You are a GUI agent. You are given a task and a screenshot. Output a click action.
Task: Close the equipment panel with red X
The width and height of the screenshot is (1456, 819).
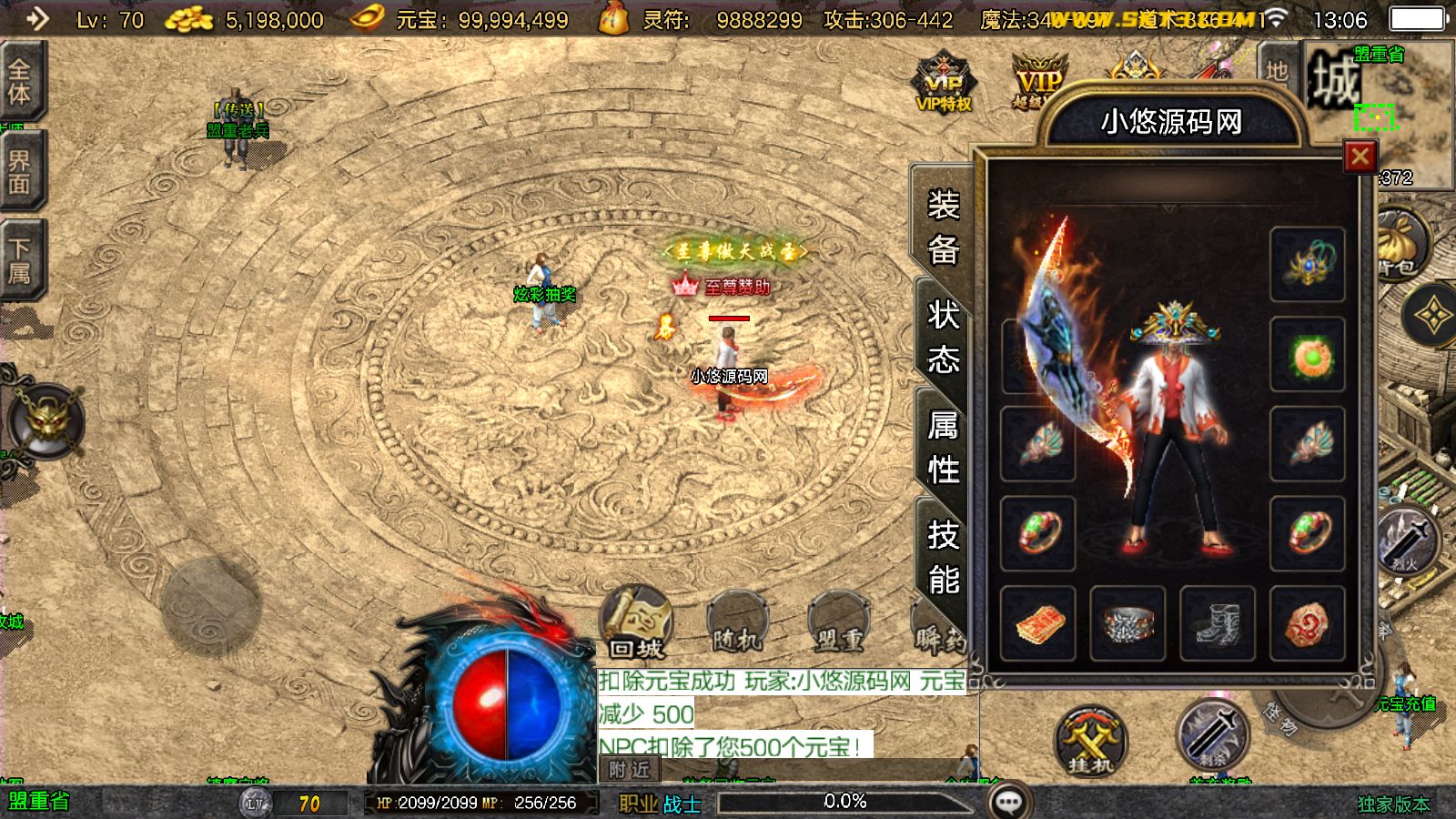(1360, 157)
